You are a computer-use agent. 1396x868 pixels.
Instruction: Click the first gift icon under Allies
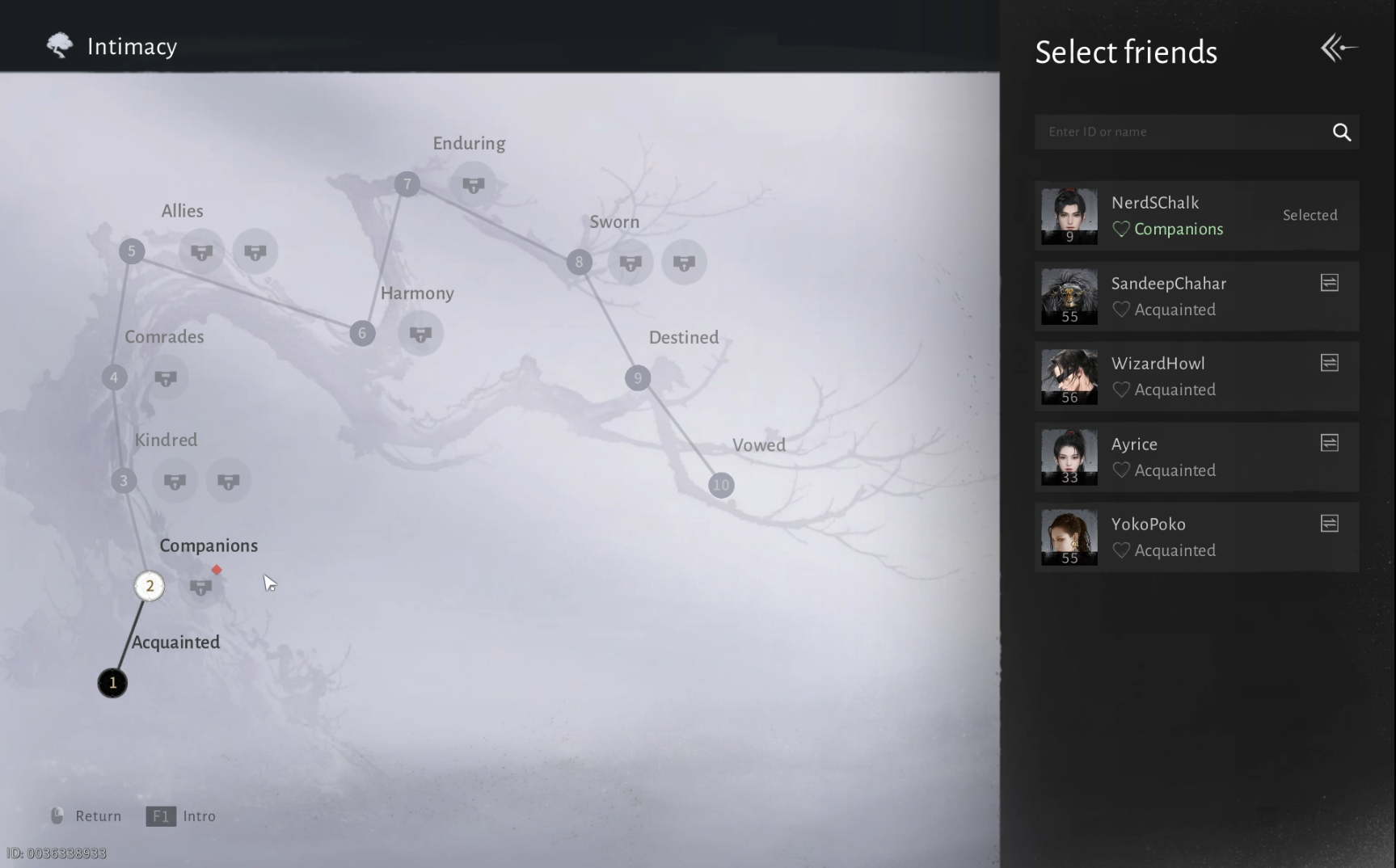200,251
